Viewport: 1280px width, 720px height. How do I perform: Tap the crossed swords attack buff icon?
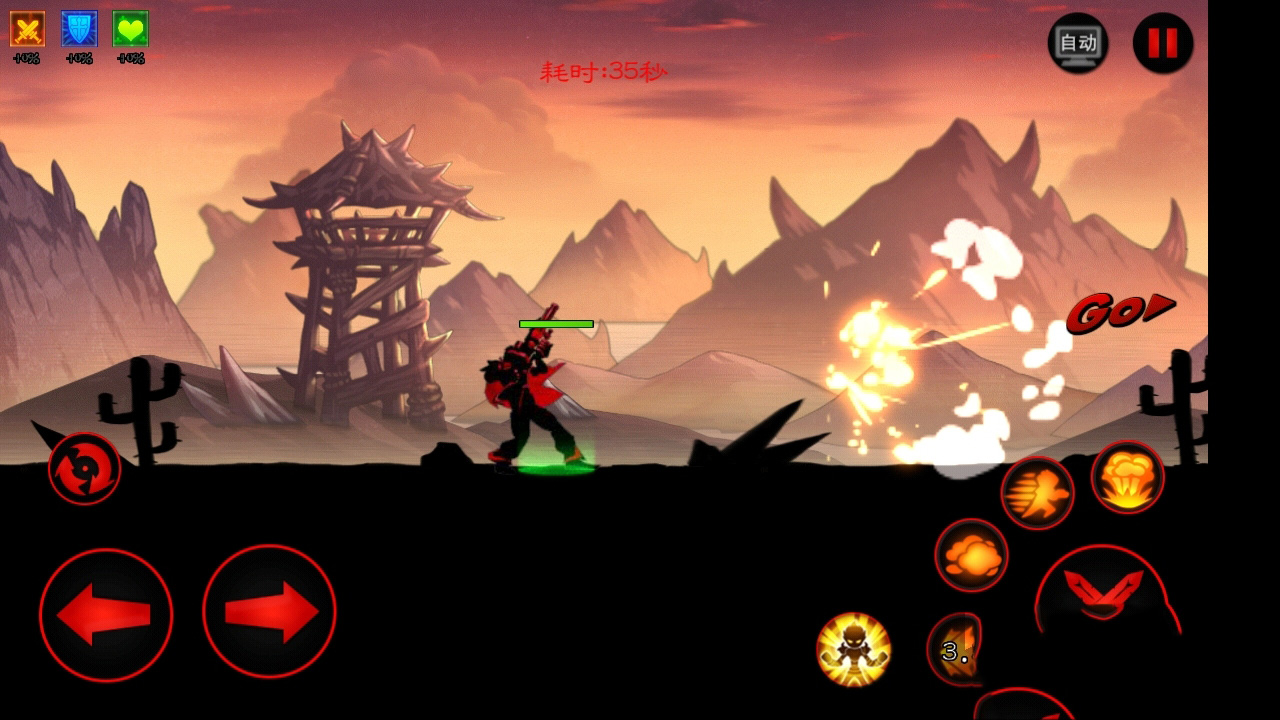pyautogui.click(x=27, y=29)
